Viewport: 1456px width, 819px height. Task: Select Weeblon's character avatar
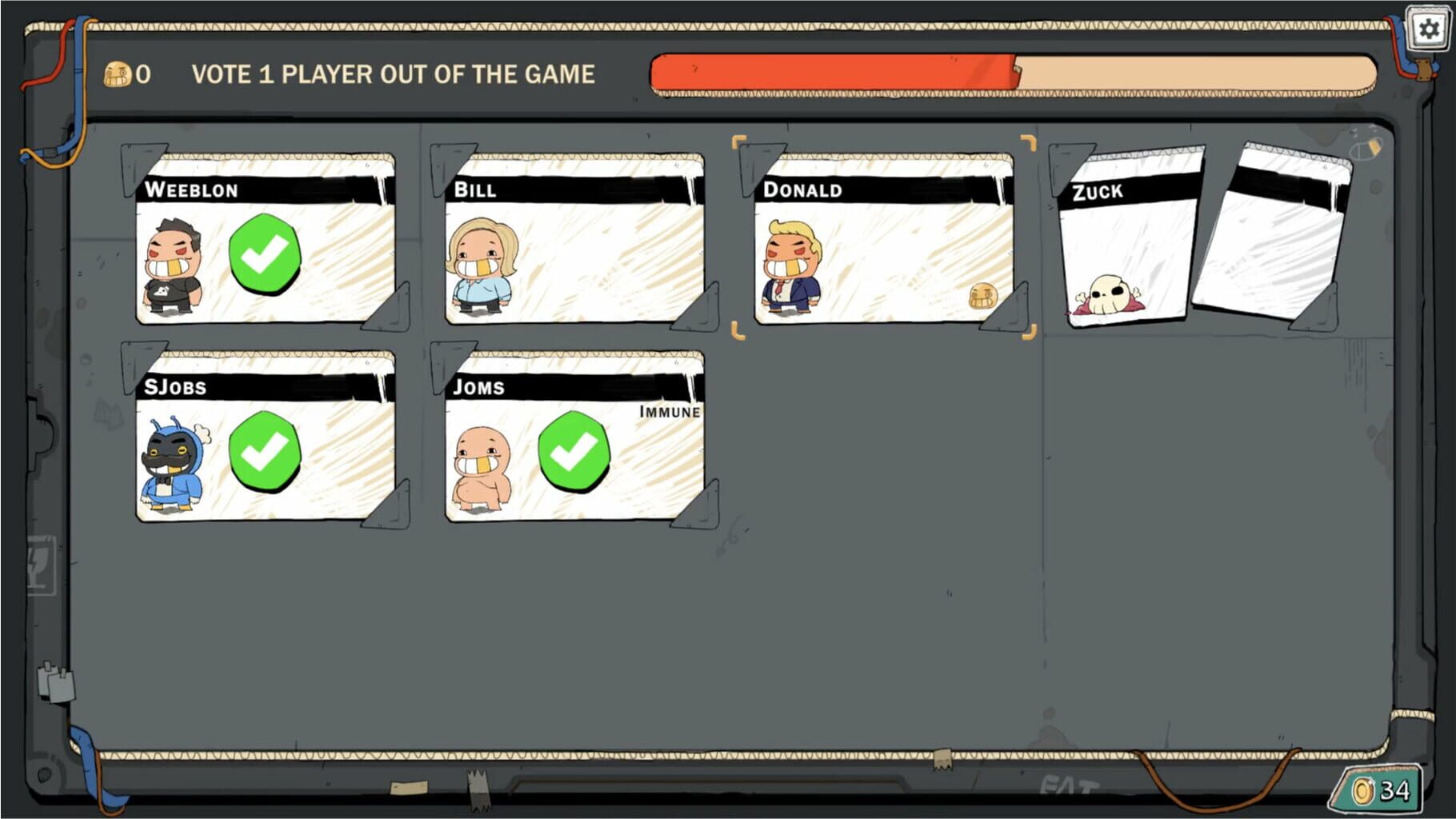(174, 264)
